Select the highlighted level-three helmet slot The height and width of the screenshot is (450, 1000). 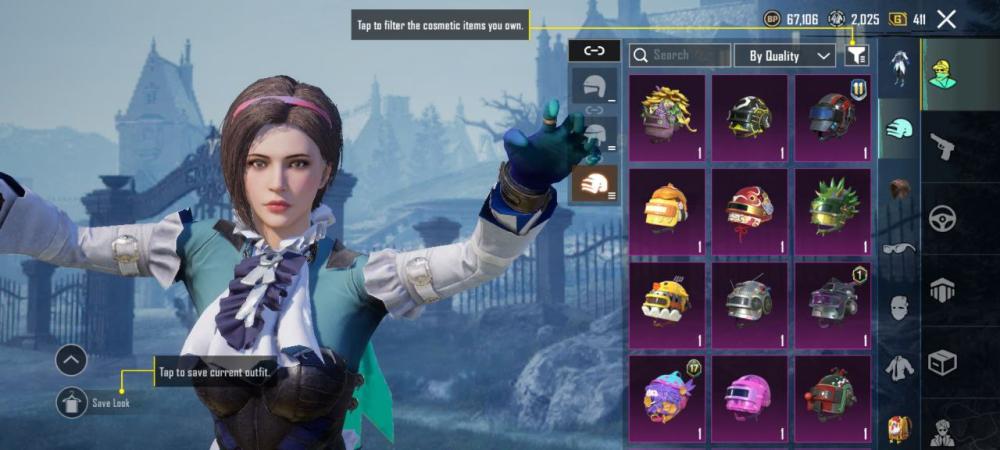pyautogui.click(x=594, y=183)
